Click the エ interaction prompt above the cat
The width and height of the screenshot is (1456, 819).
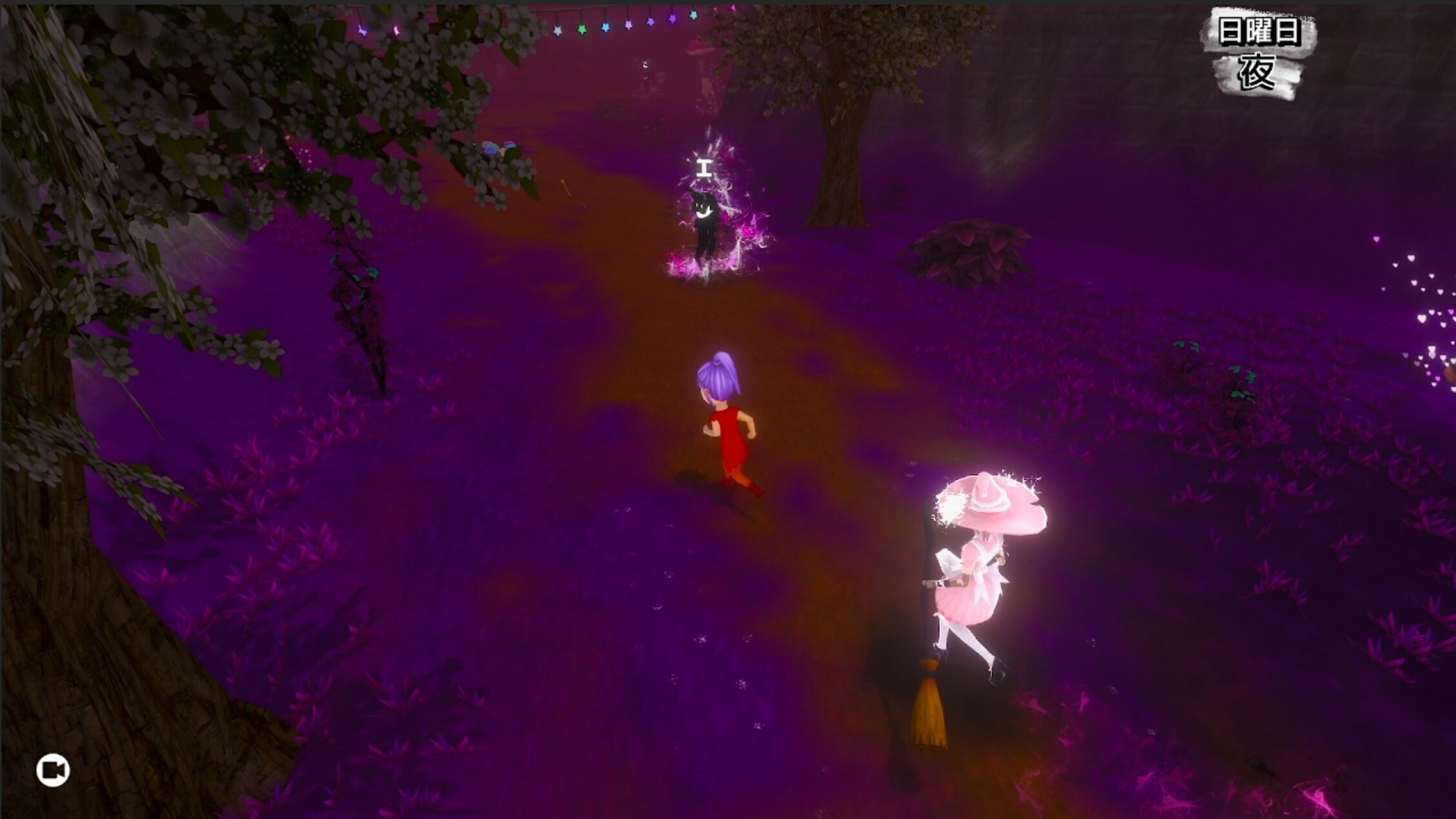click(x=703, y=168)
